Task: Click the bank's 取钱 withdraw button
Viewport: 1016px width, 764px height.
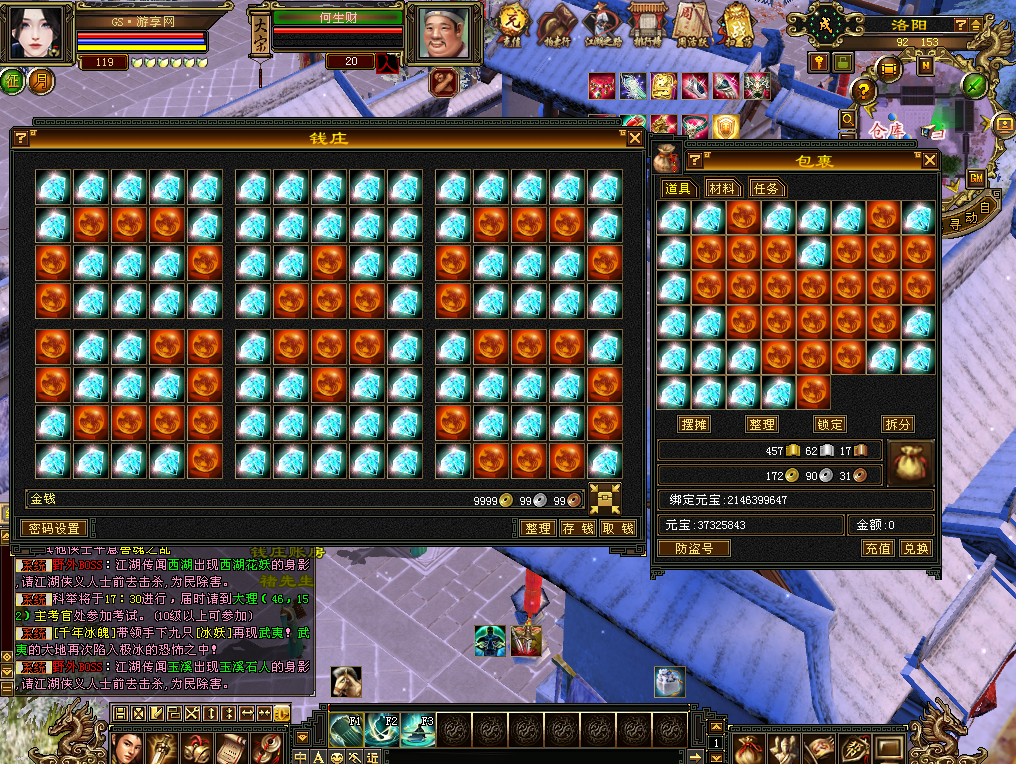Action: point(618,528)
